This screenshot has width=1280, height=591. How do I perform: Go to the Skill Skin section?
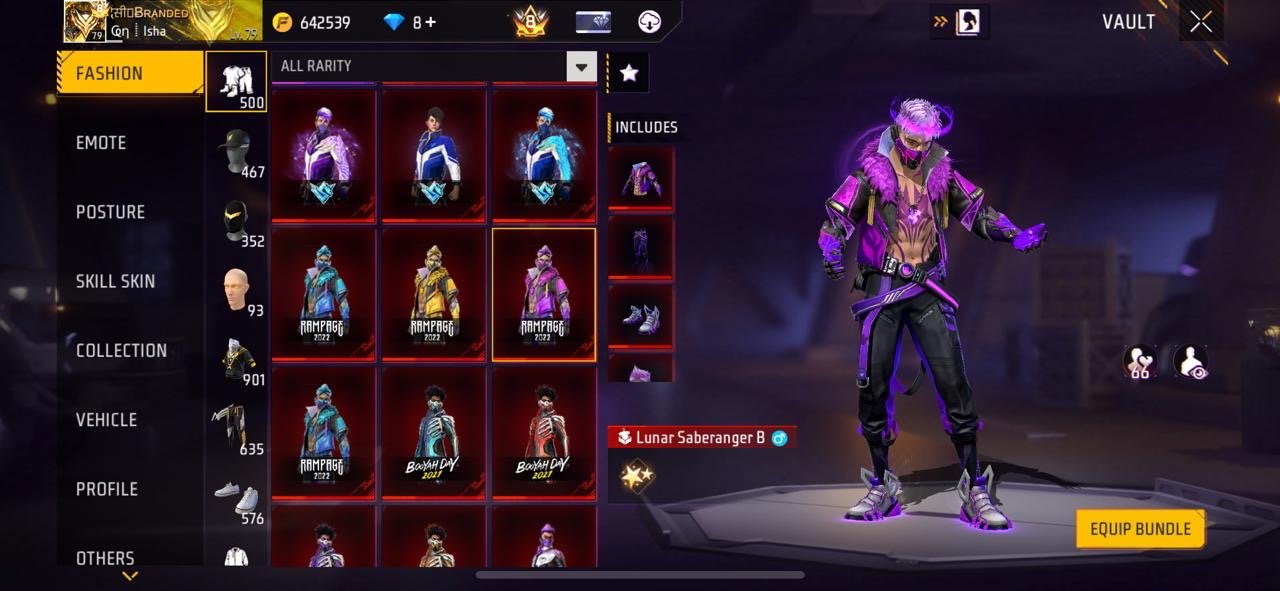tap(115, 281)
